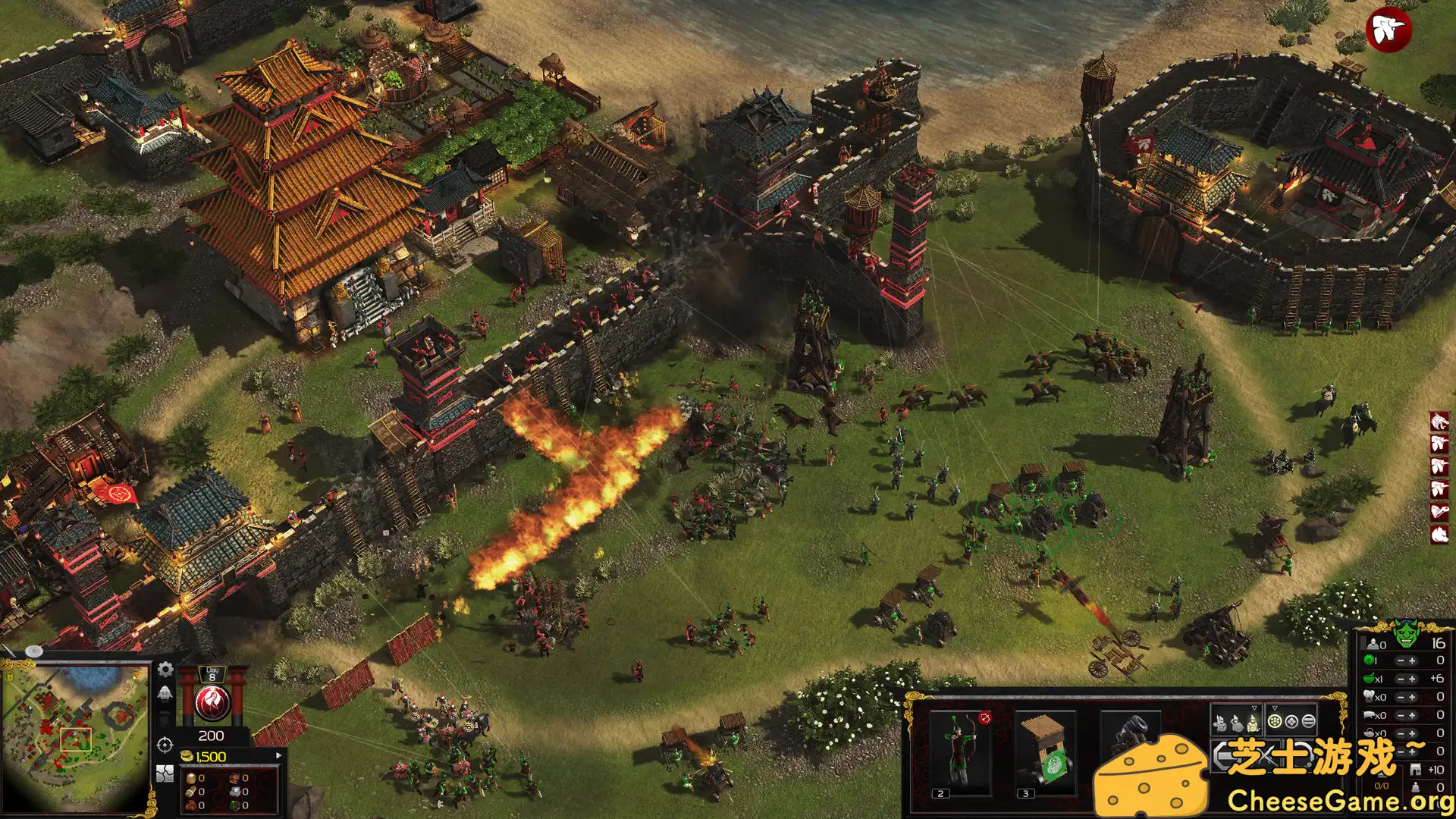
Task: Open the formation dropdown arrow above formation icons
Action: [1276, 708]
